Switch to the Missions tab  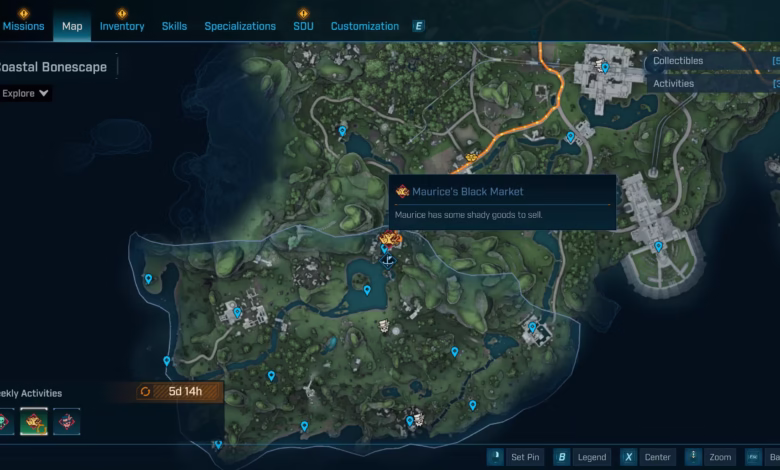point(24,26)
